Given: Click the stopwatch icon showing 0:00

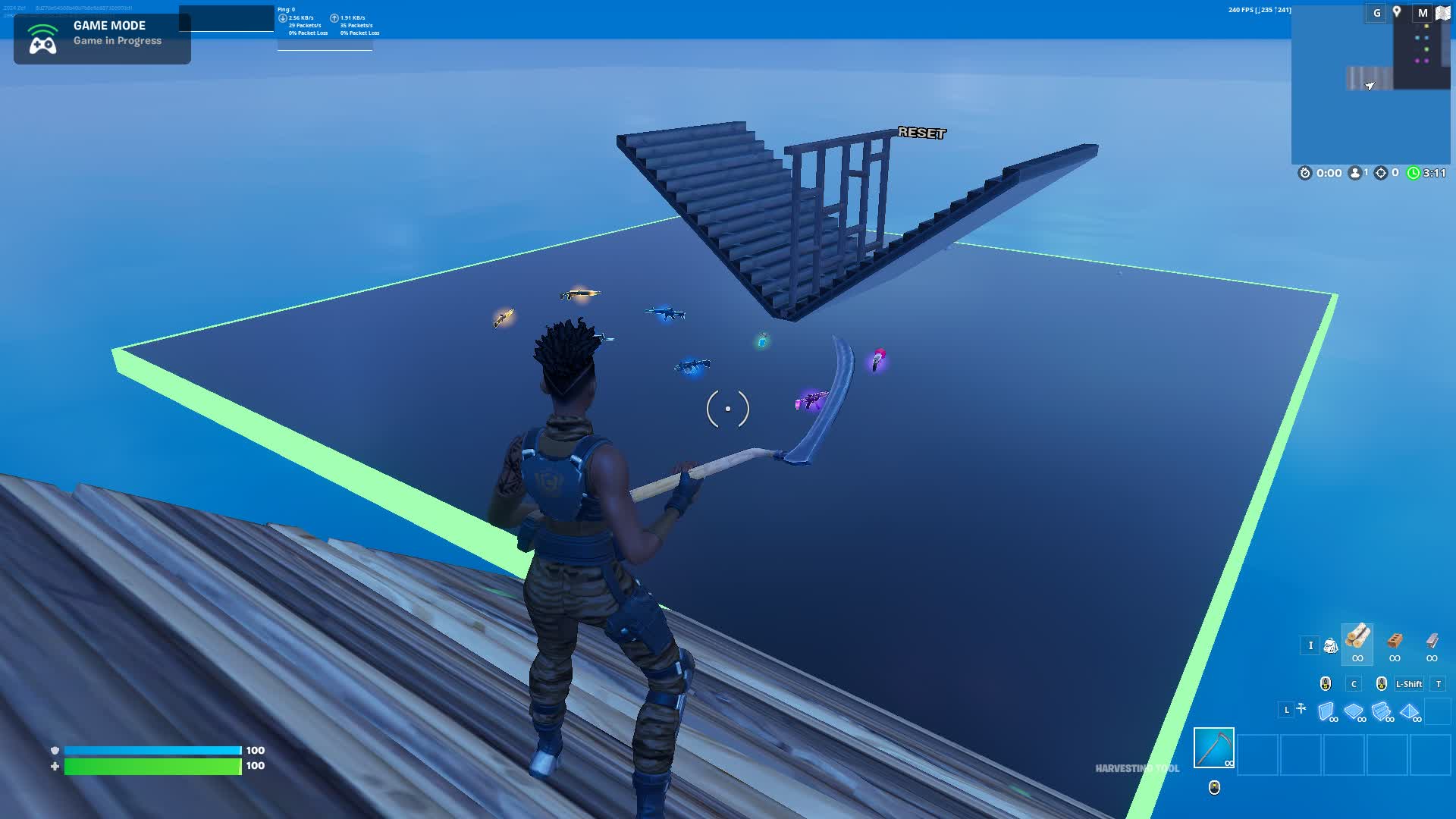Looking at the screenshot, I should click(1304, 172).
